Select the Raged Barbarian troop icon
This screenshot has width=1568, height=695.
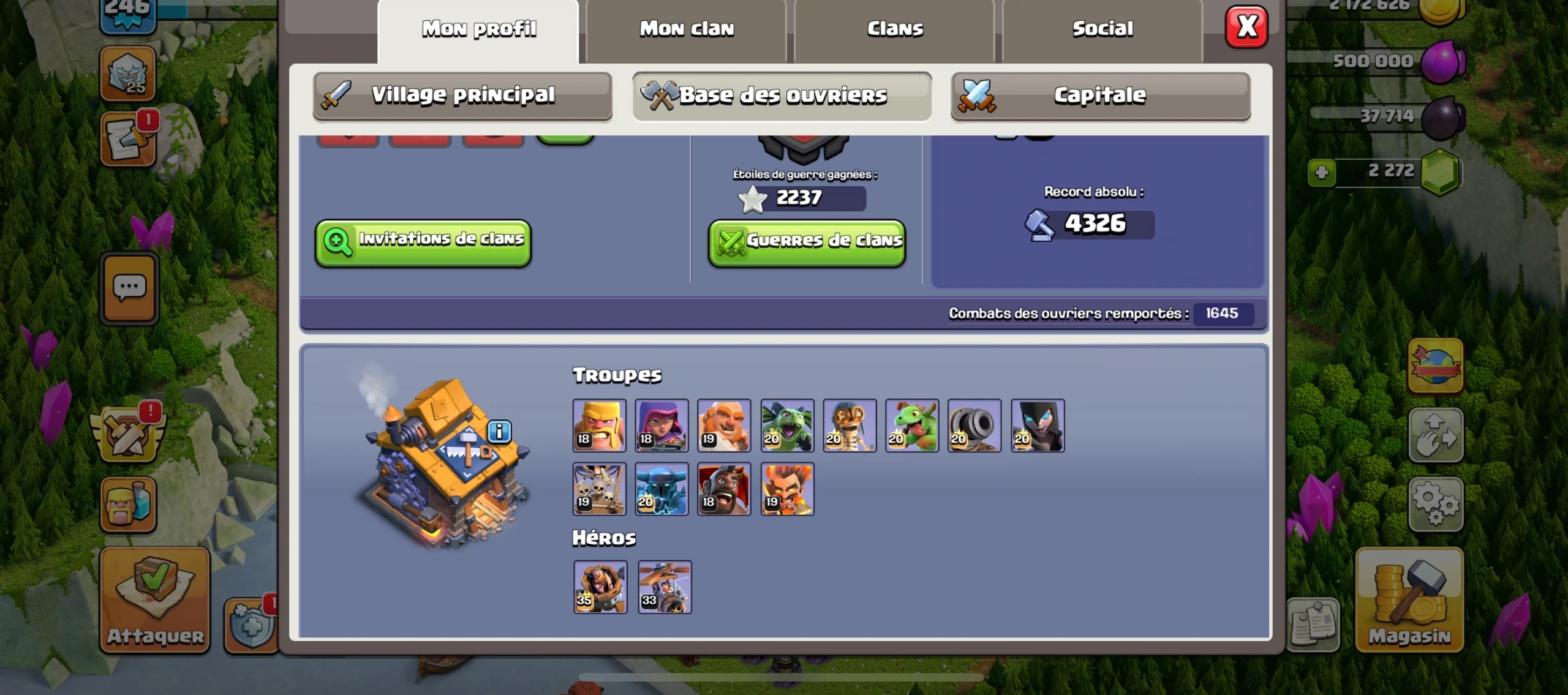[x=600, y=426]
